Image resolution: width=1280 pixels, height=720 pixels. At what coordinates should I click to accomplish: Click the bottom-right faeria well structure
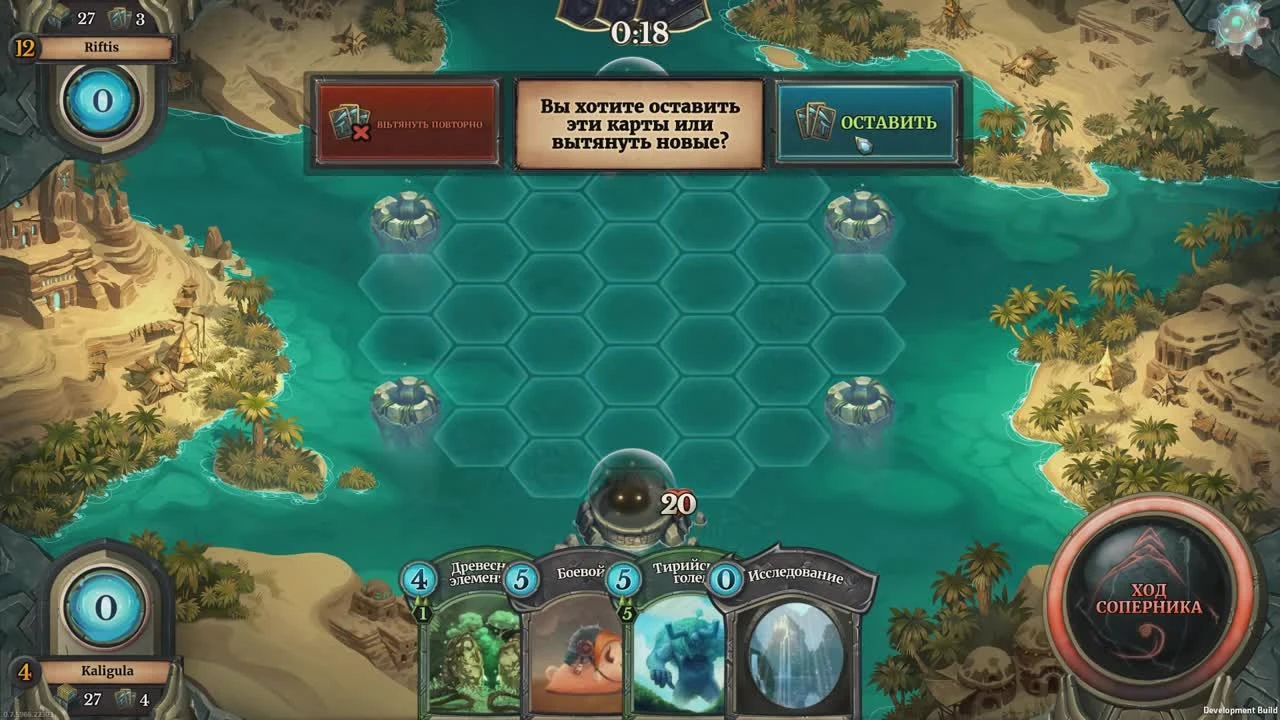tap(859, 404)
